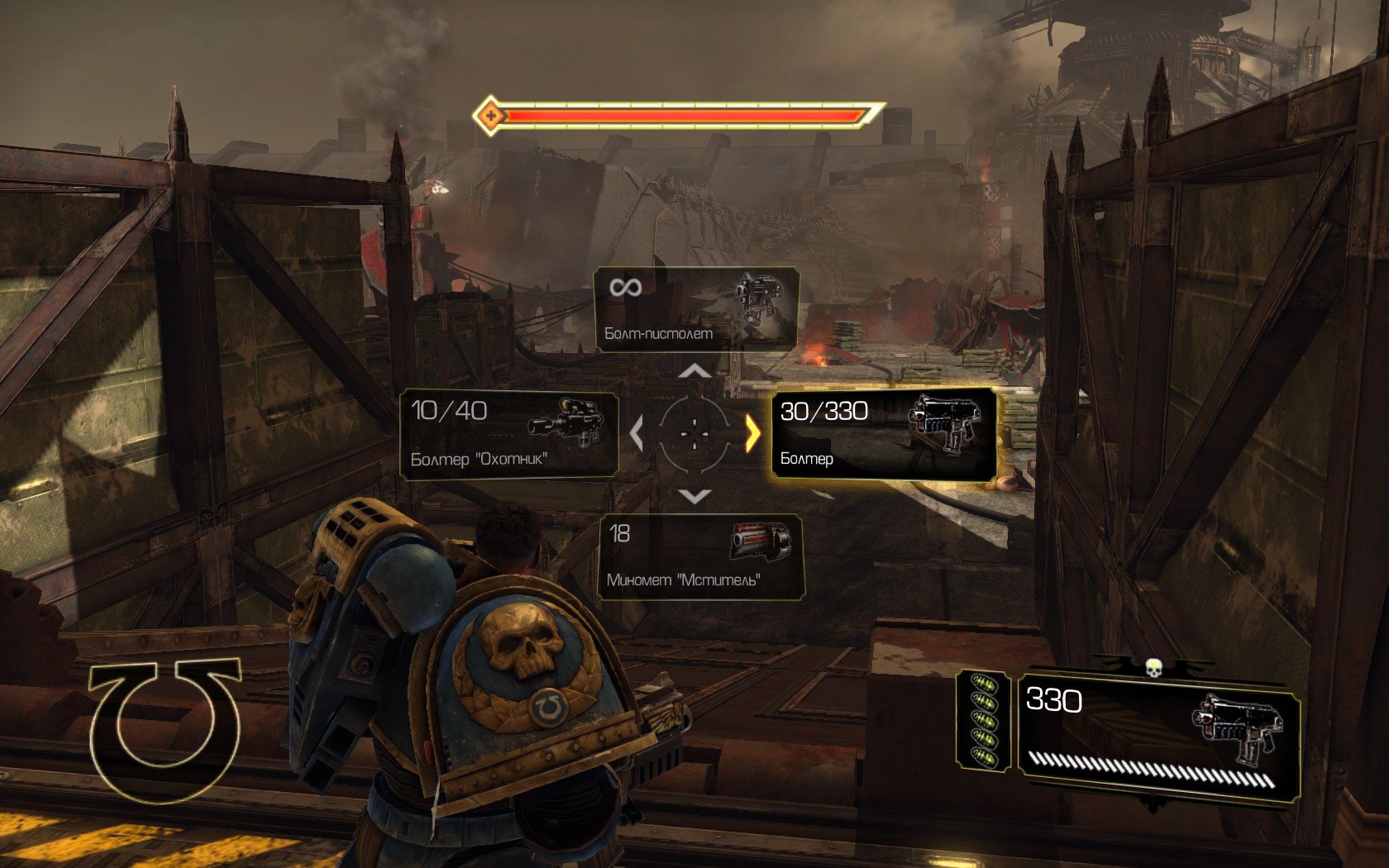Toggle the infinity ammo indicator on Болт-пистолет

point(625,289)
